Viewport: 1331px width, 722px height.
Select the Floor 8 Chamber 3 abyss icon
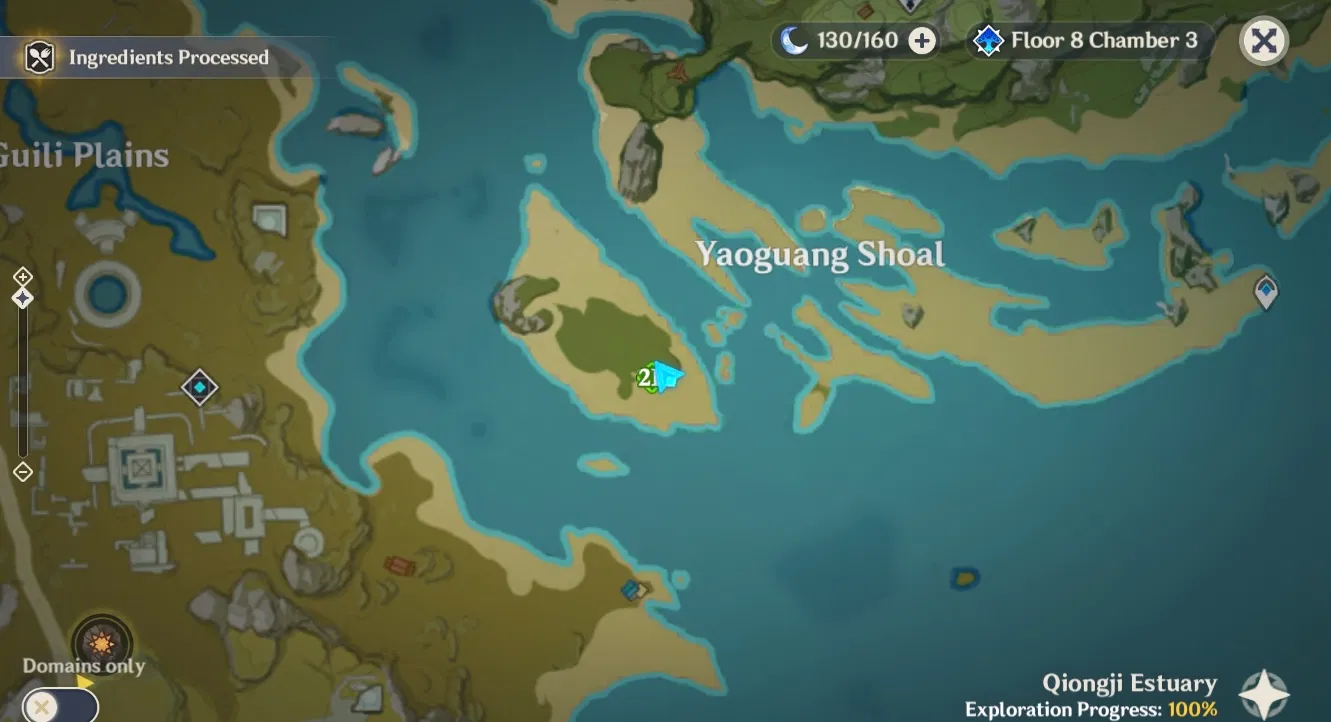tap(988, 41)
